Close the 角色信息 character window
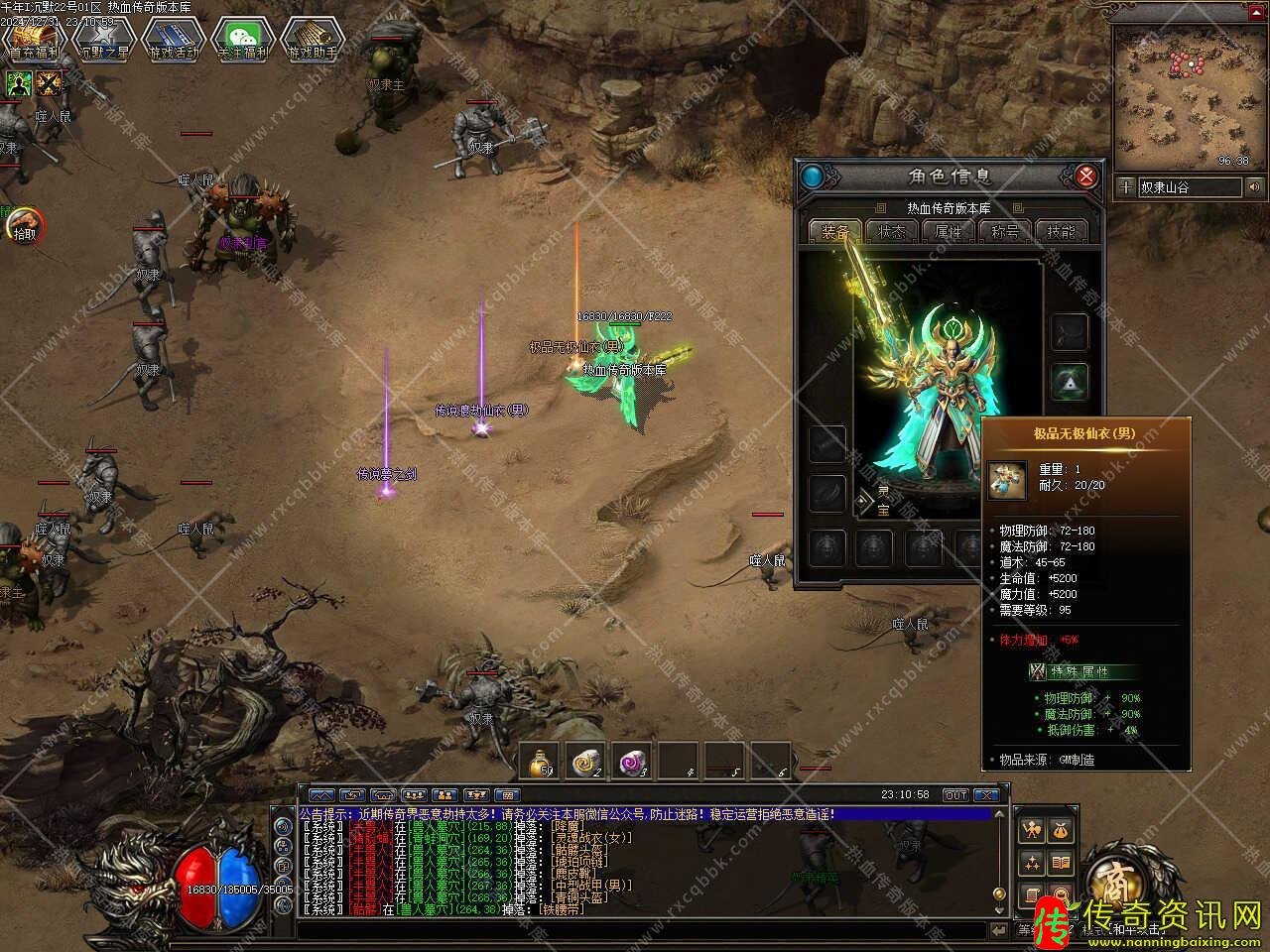Screen dimensions: 1270x952 (1086, 177)
